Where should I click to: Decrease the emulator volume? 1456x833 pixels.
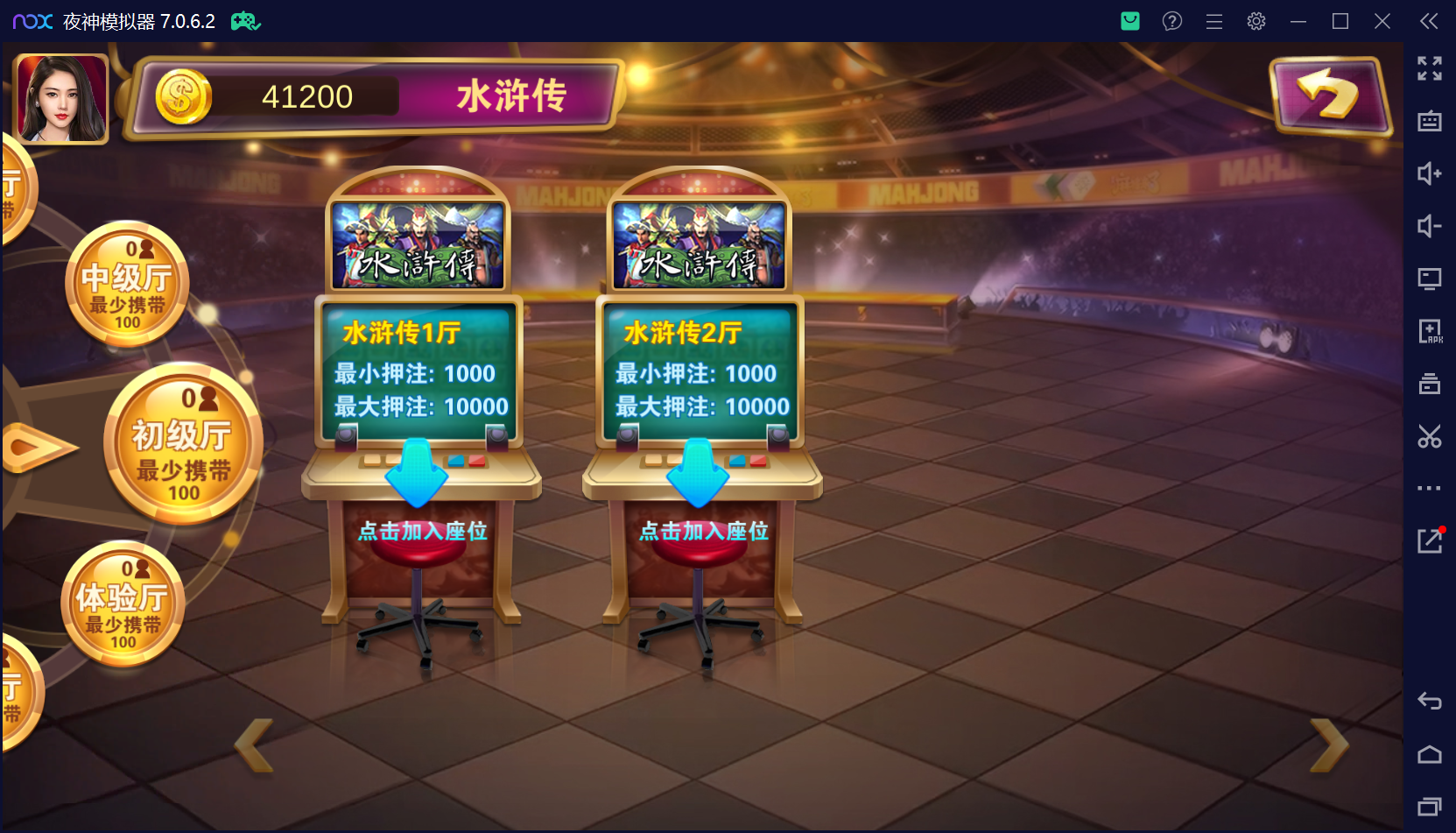click(1430, 226)
